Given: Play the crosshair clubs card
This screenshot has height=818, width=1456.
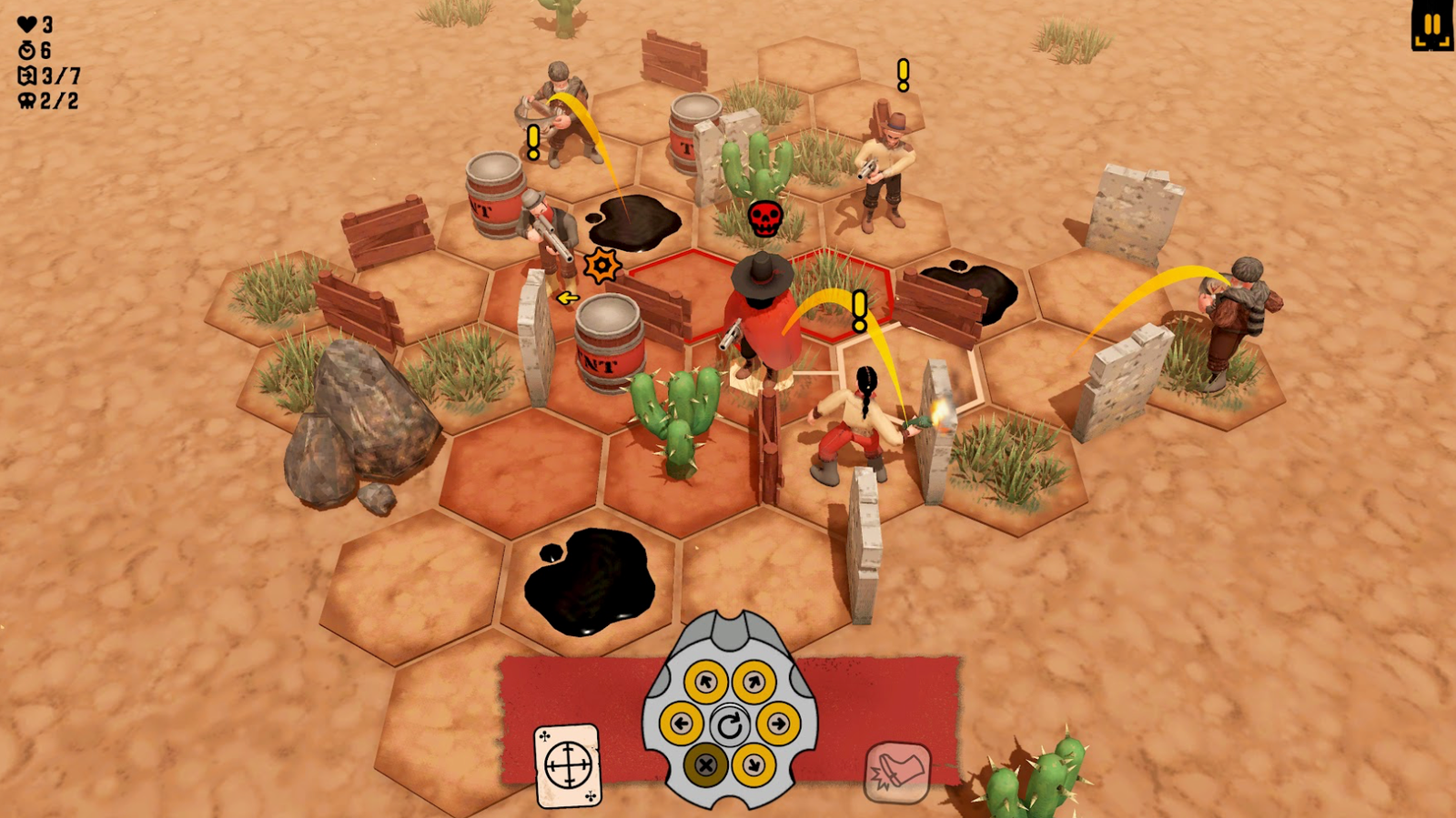Looking at the screenshot, I should click(x=568, y=766).
